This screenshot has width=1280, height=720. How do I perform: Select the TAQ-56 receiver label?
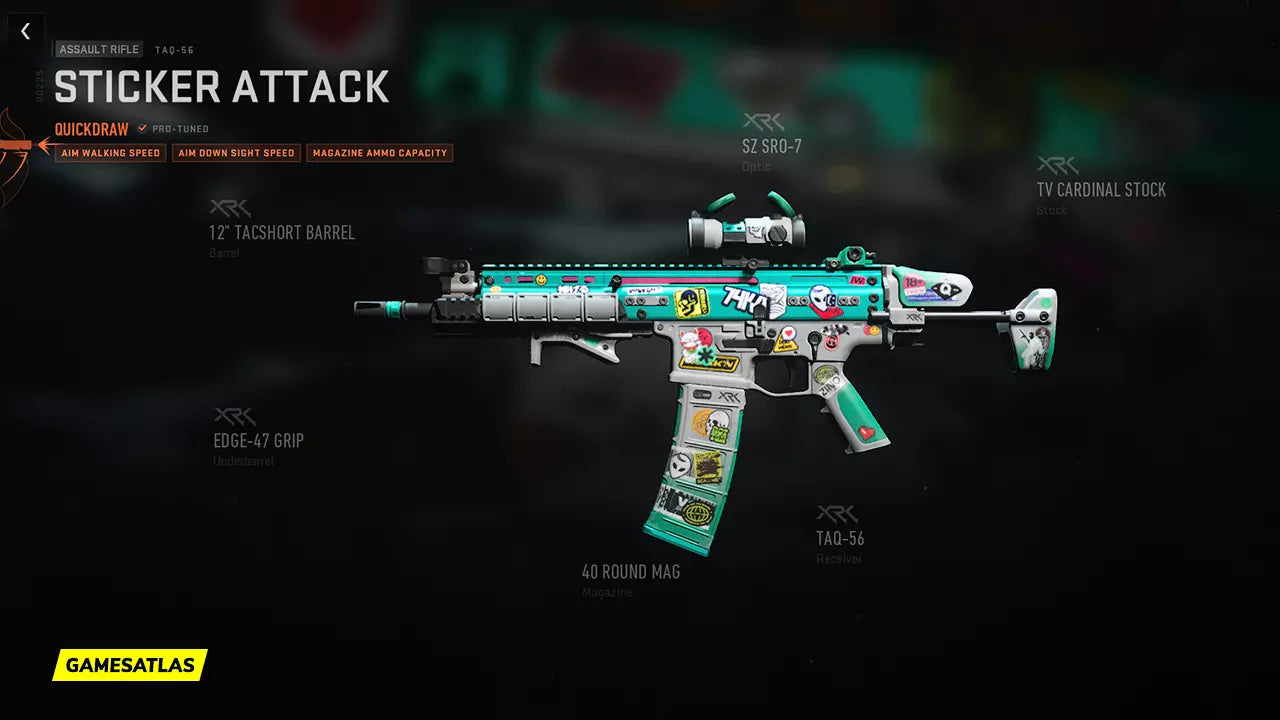(x=839, y=538)
